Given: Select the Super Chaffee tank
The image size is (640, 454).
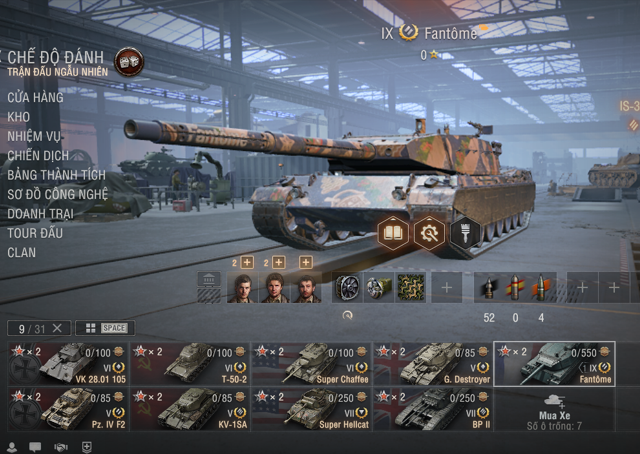Looking at the screenshot, I should [311, 364].
